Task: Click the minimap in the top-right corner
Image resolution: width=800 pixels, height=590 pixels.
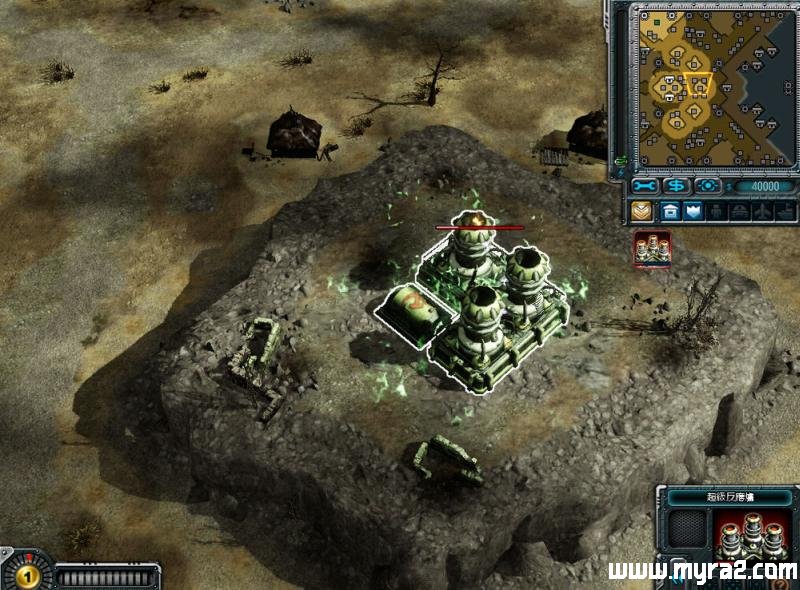Action: (711, 87)
